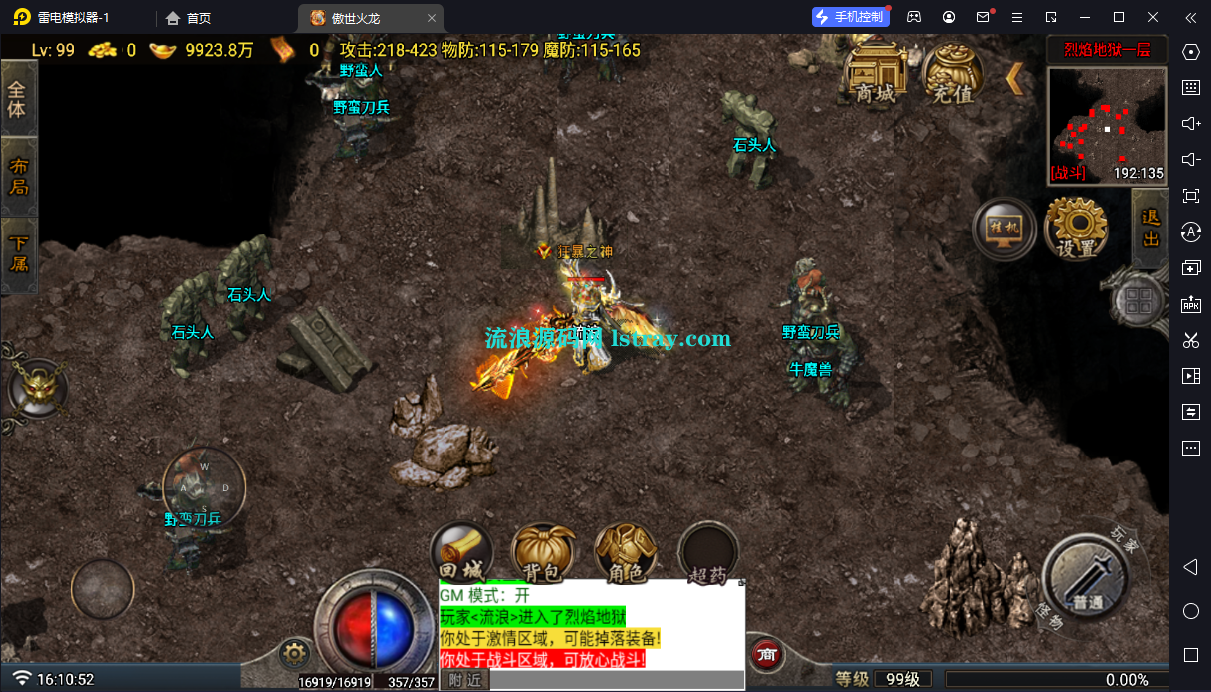Click the small gear beside the health orb
Viewport: 1211px width, 692px height.
[293, 655]
